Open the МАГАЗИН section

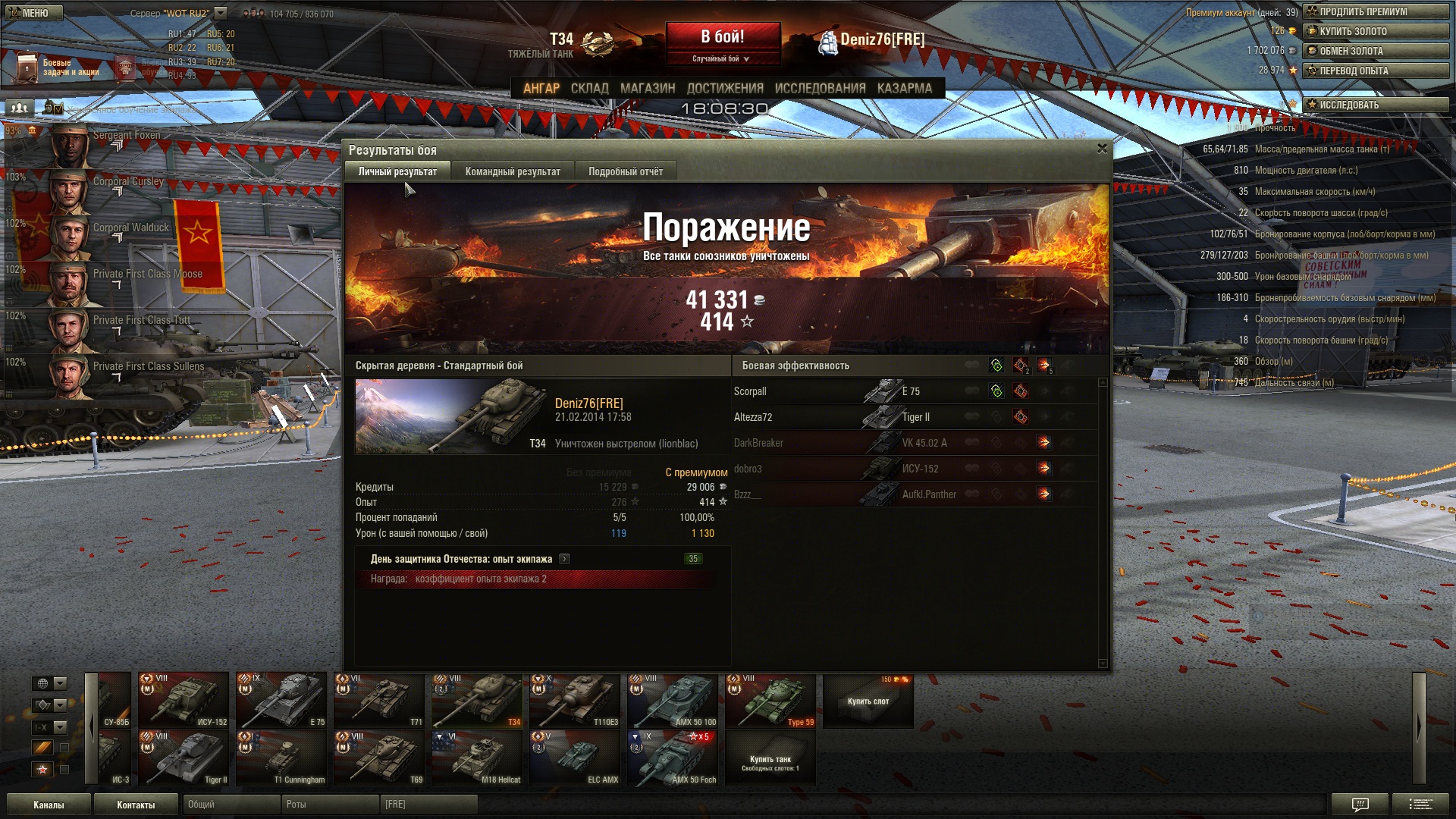(x=647, y=88)
